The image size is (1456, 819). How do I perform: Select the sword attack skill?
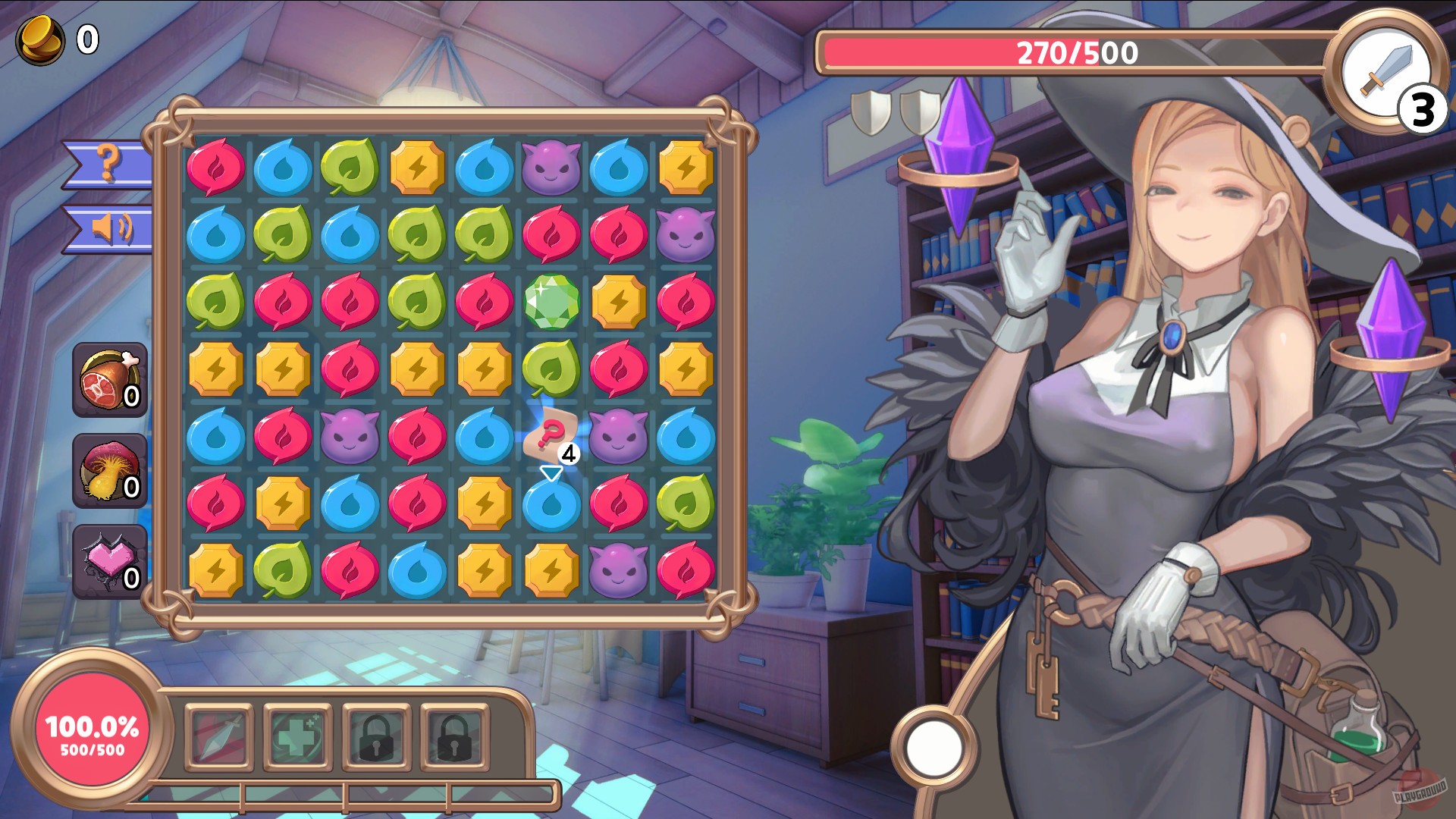point(219,733)
